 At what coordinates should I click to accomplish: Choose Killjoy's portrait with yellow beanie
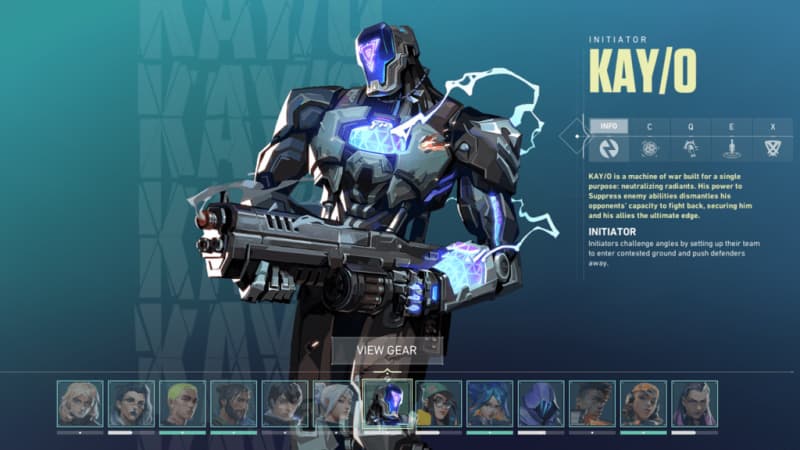[439, 403]
